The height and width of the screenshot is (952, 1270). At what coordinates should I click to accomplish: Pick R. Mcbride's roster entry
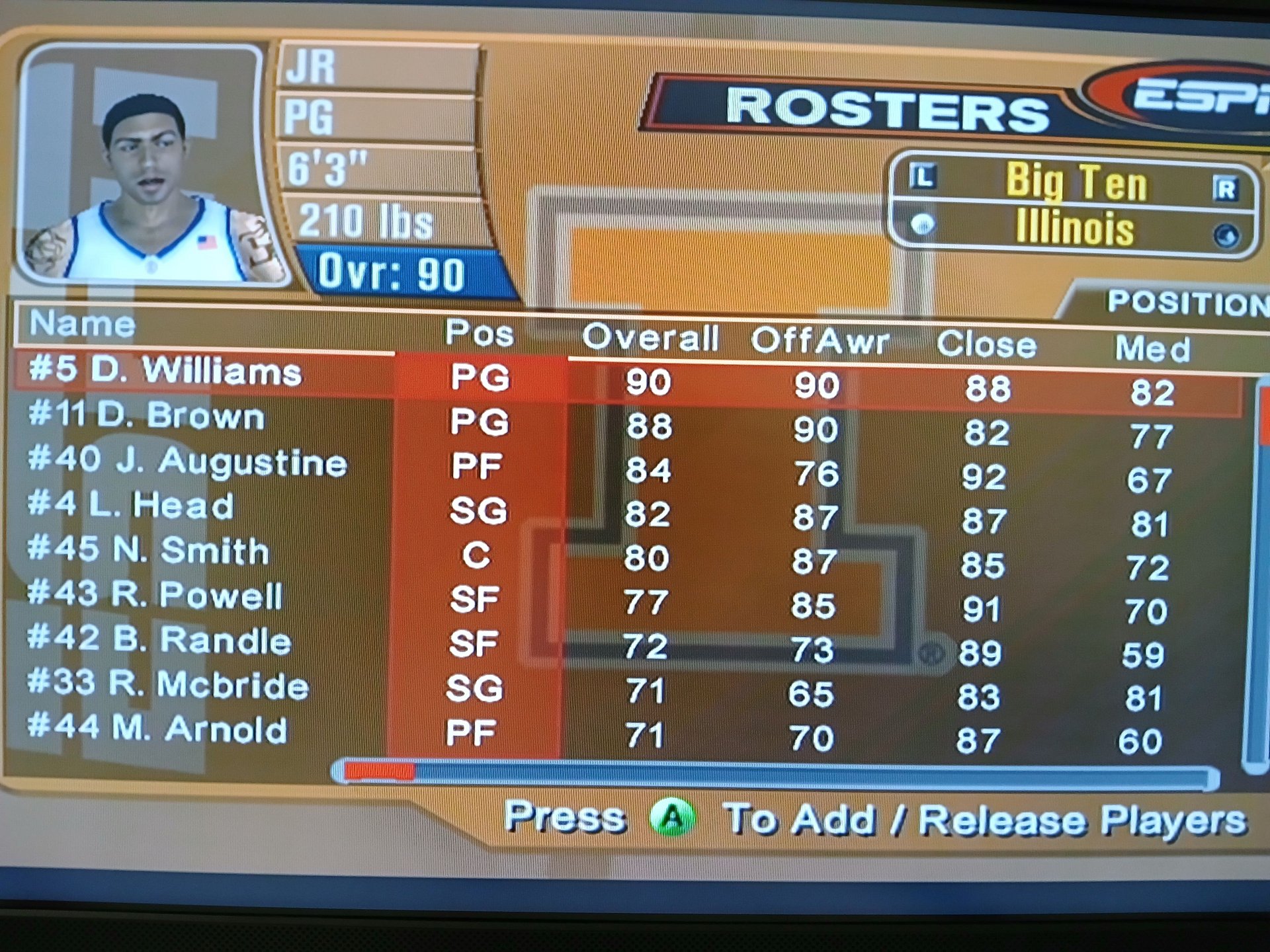coord(168,684)
